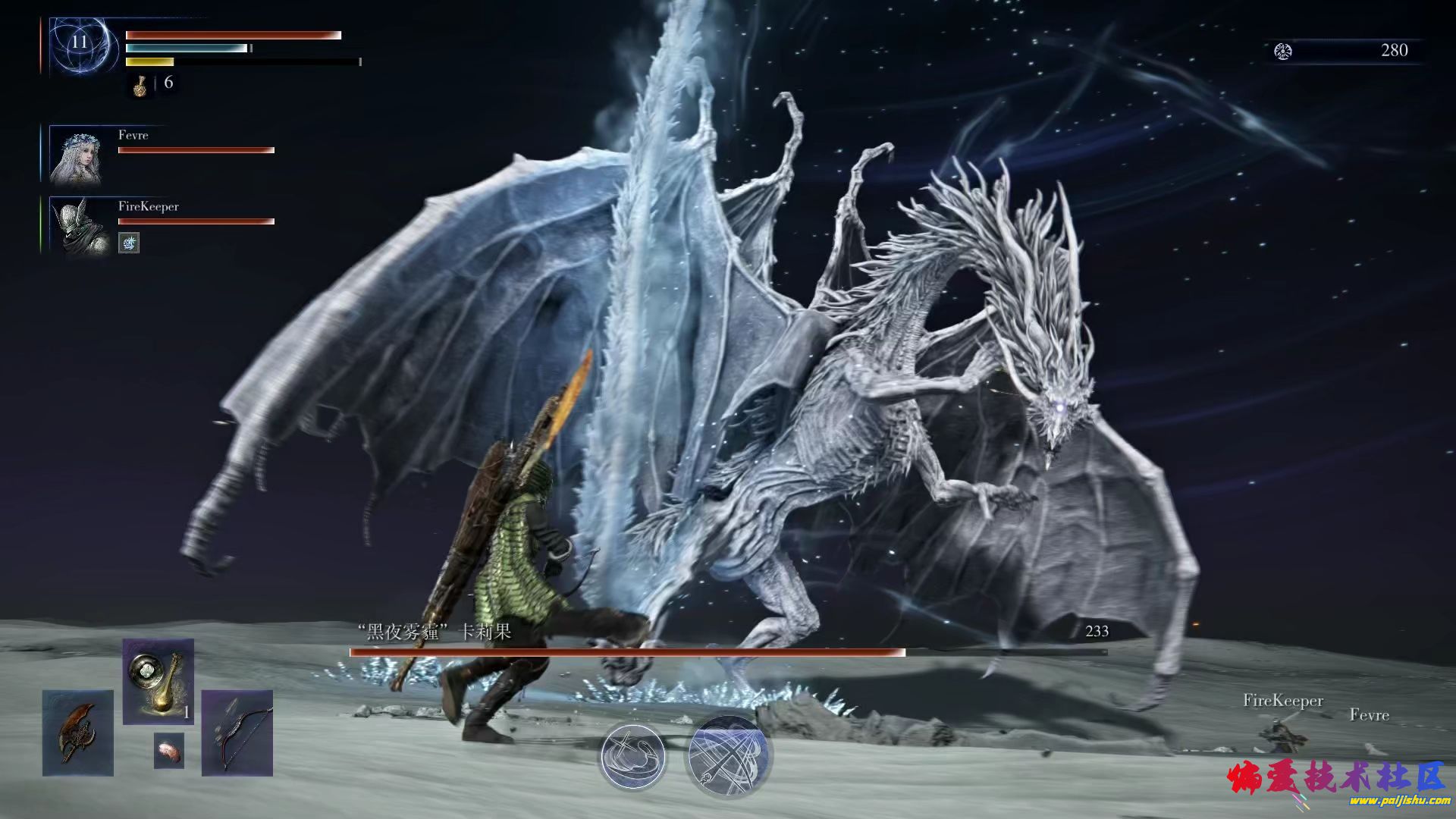Click the healing flask charges icon
1456x819 pixels.
(x=140, y=86)
